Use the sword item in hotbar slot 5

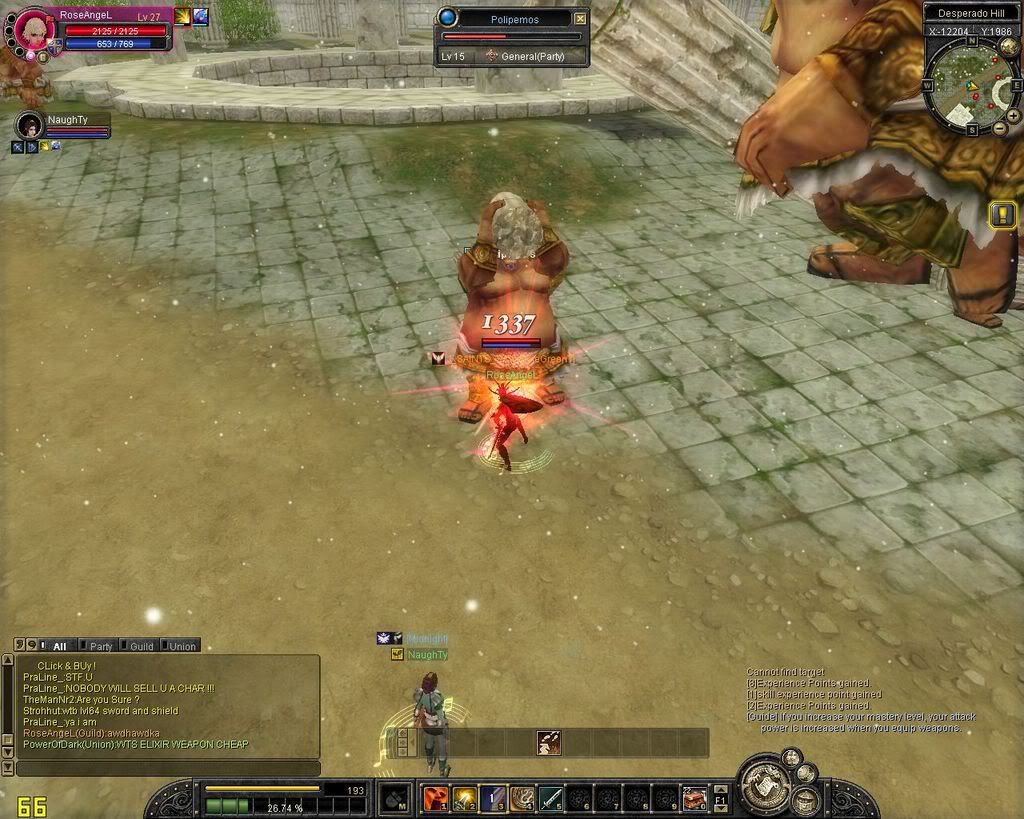tap(551, 798)
